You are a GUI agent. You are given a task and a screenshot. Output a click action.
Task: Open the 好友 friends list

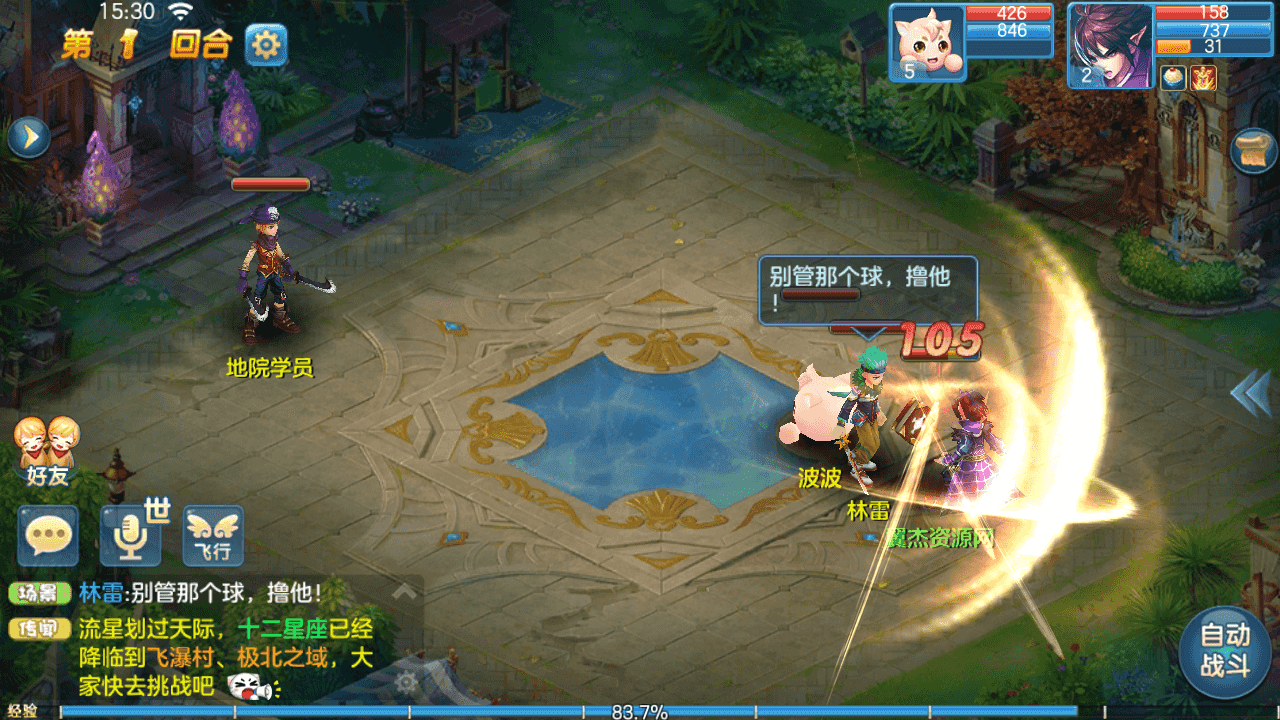point(47,452)
